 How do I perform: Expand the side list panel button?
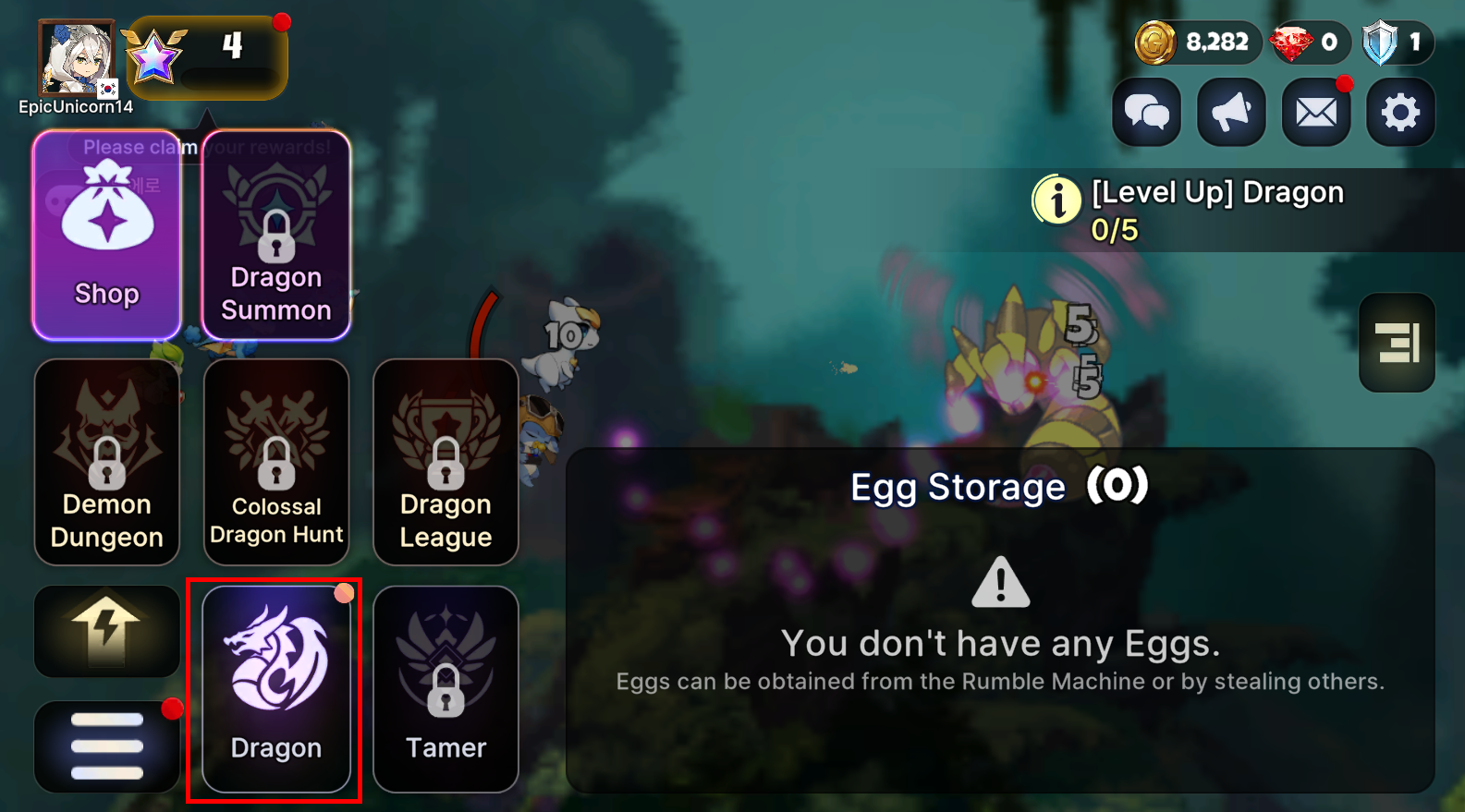tap(1397, 343)
